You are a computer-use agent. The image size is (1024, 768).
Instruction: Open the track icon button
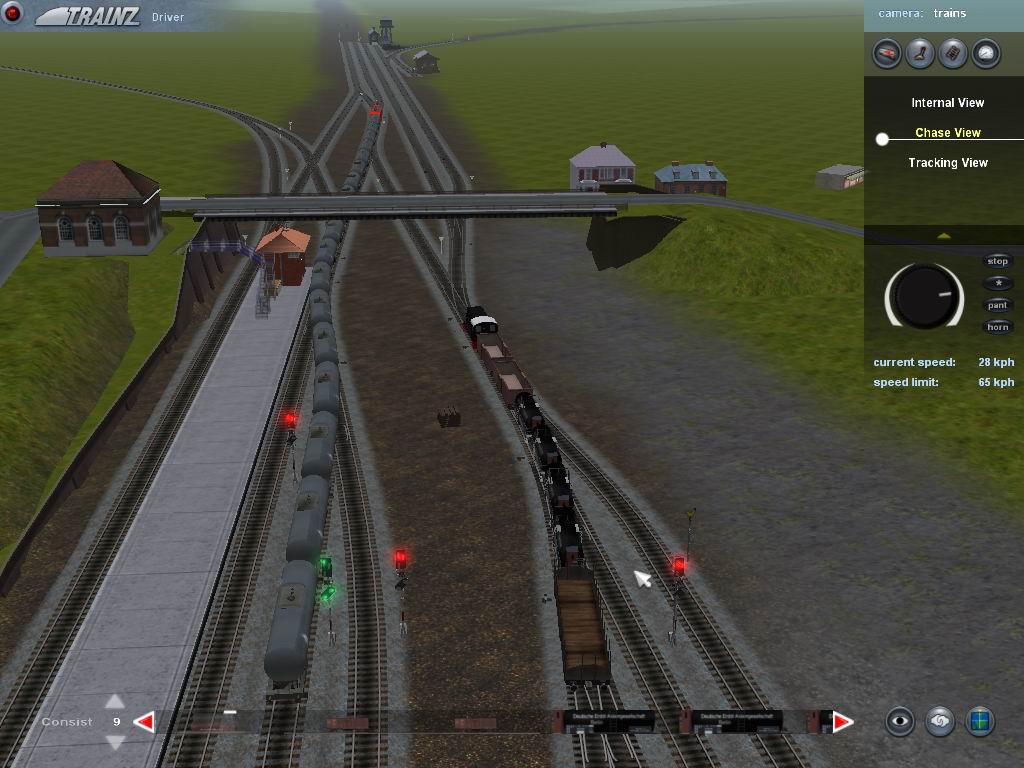(953, 53)
